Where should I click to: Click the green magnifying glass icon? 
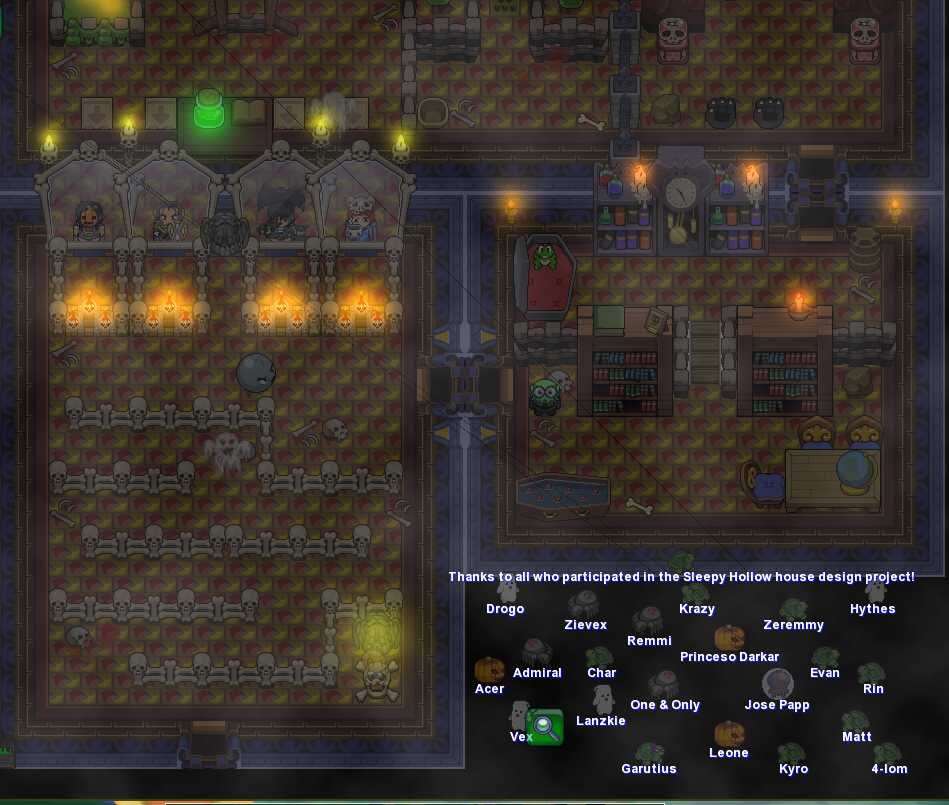tap(545, 727)
